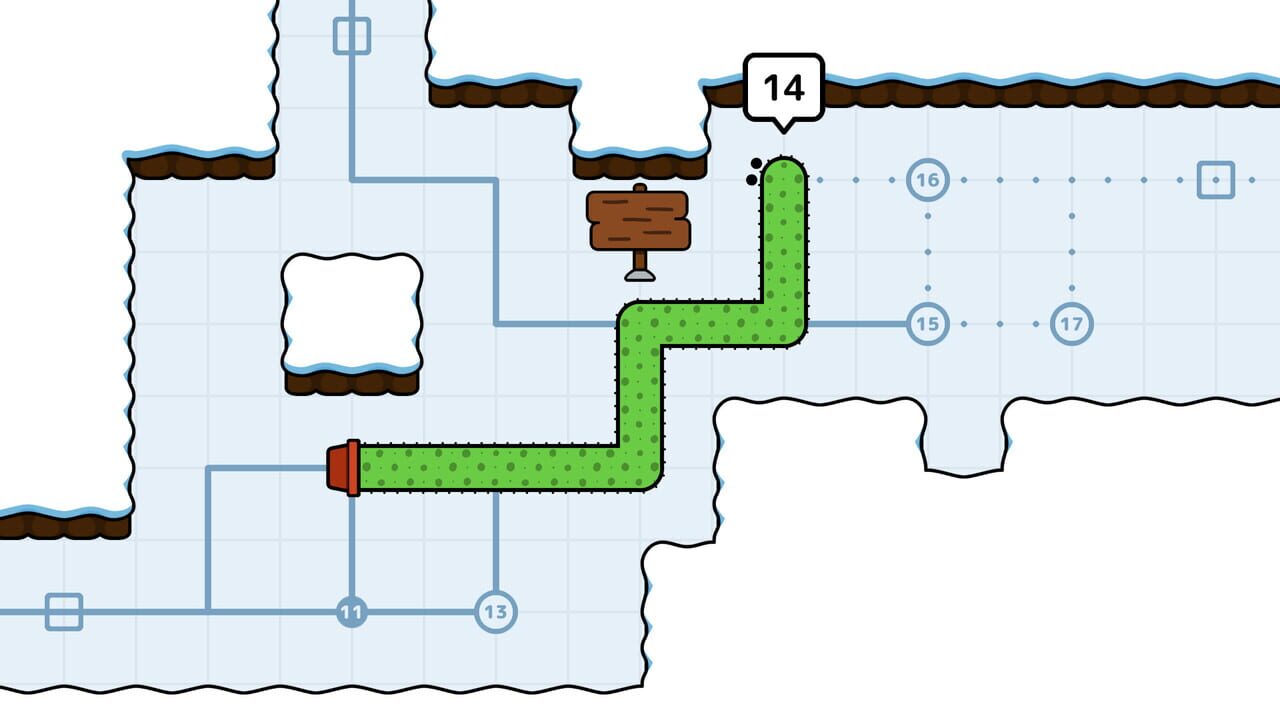Click the square level marker near the top-left
The height and width of the screenshot is (720, 1280).
[x=352, y=33]
